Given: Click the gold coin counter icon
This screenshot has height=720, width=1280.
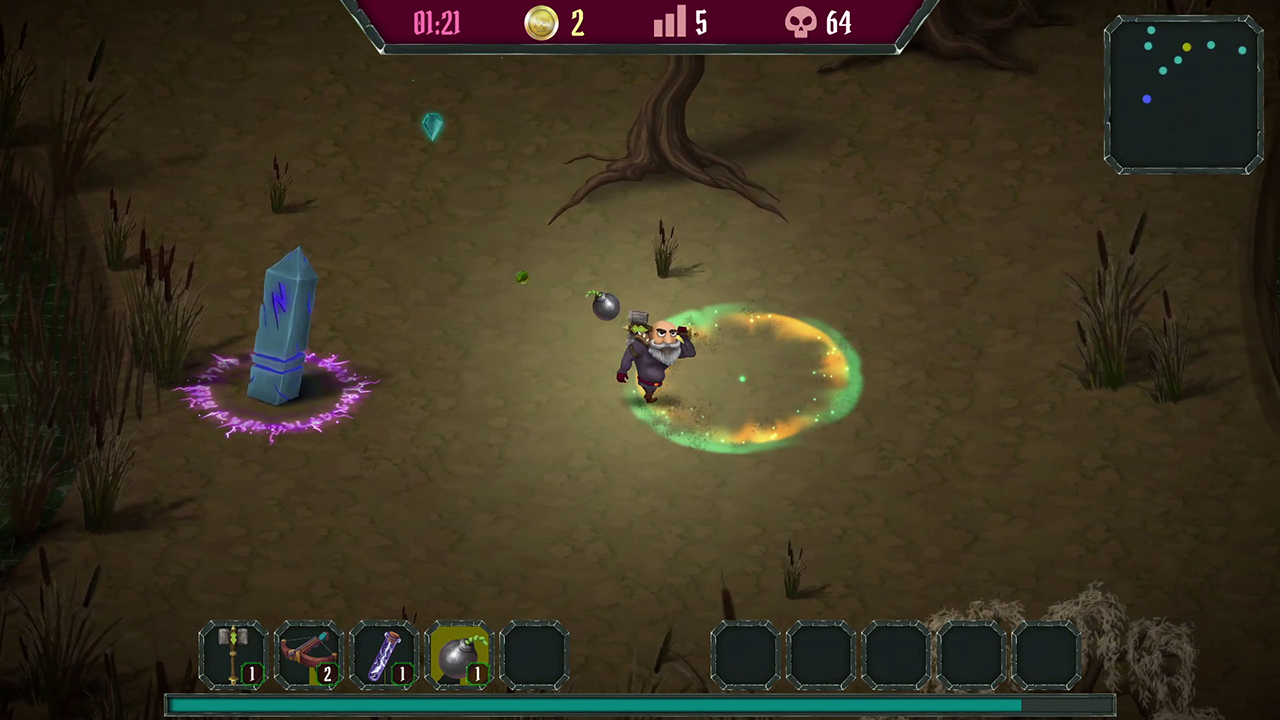Looking at the screenshot, I should click(540, 23).
